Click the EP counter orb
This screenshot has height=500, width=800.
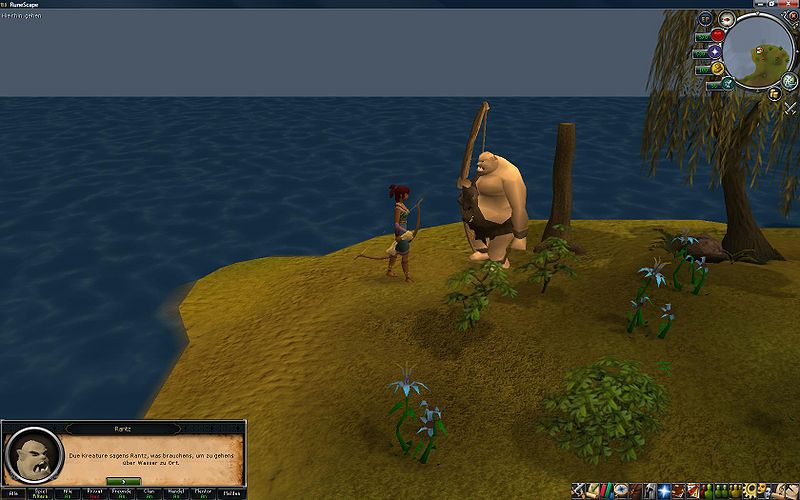[x=706, y=18]
